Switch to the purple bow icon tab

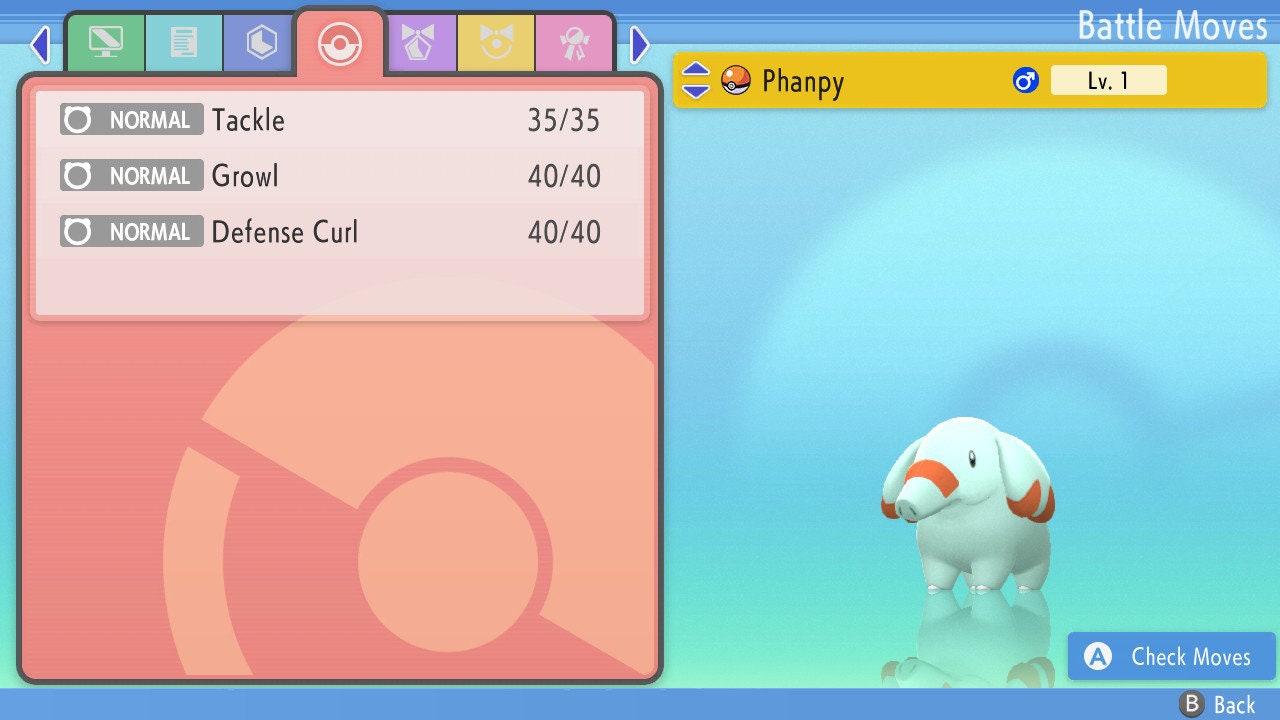click(x=419, y=43)
